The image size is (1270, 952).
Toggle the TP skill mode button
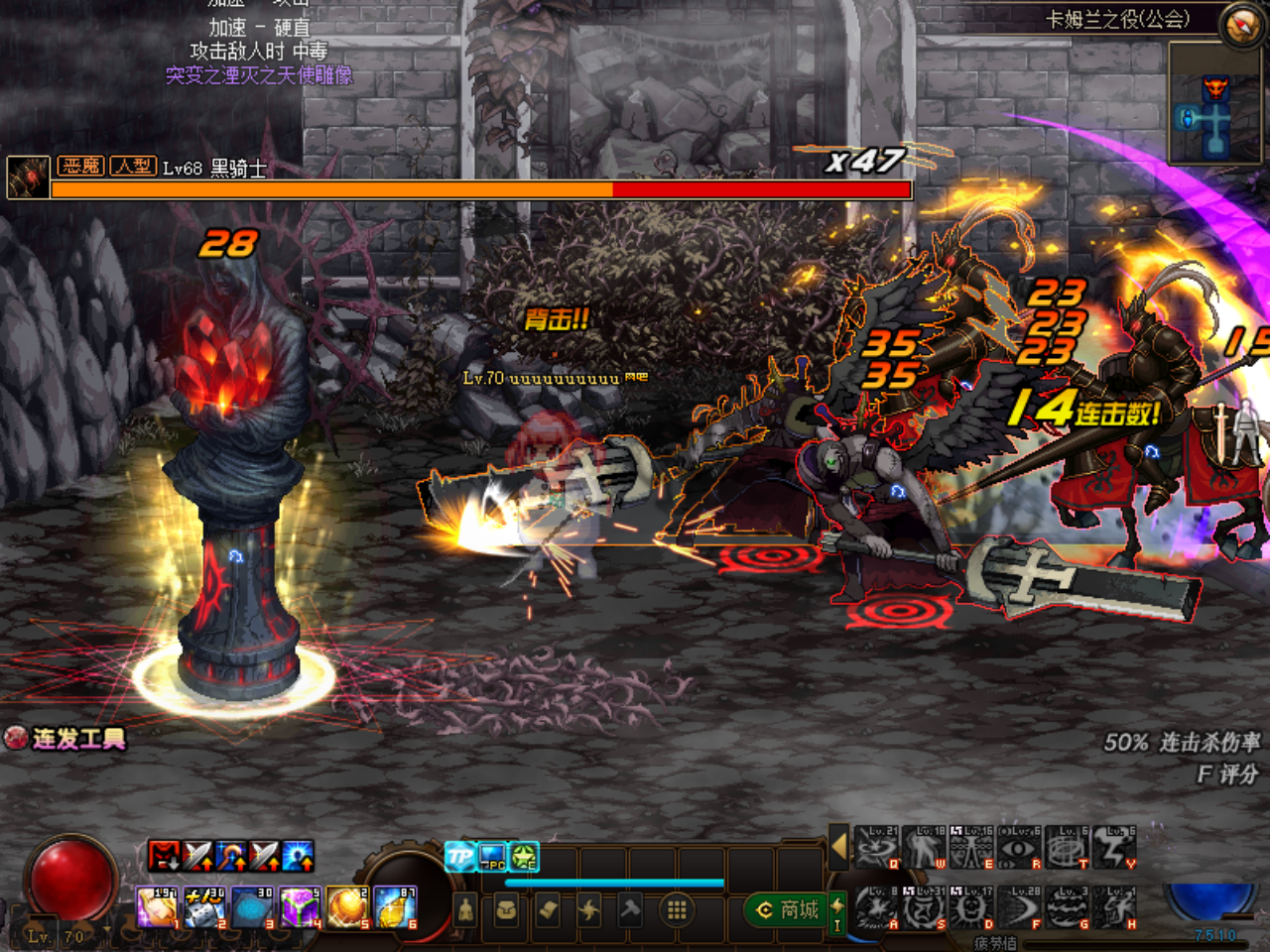(x=459, y=854)
